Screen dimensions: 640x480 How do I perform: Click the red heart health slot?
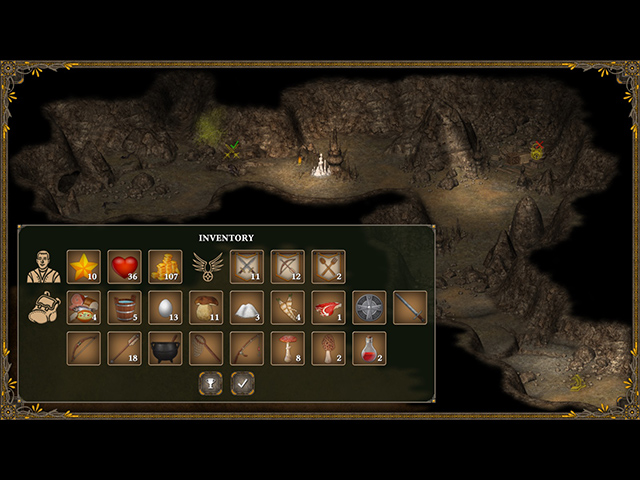pyautogui.click(x=125, y=267)
